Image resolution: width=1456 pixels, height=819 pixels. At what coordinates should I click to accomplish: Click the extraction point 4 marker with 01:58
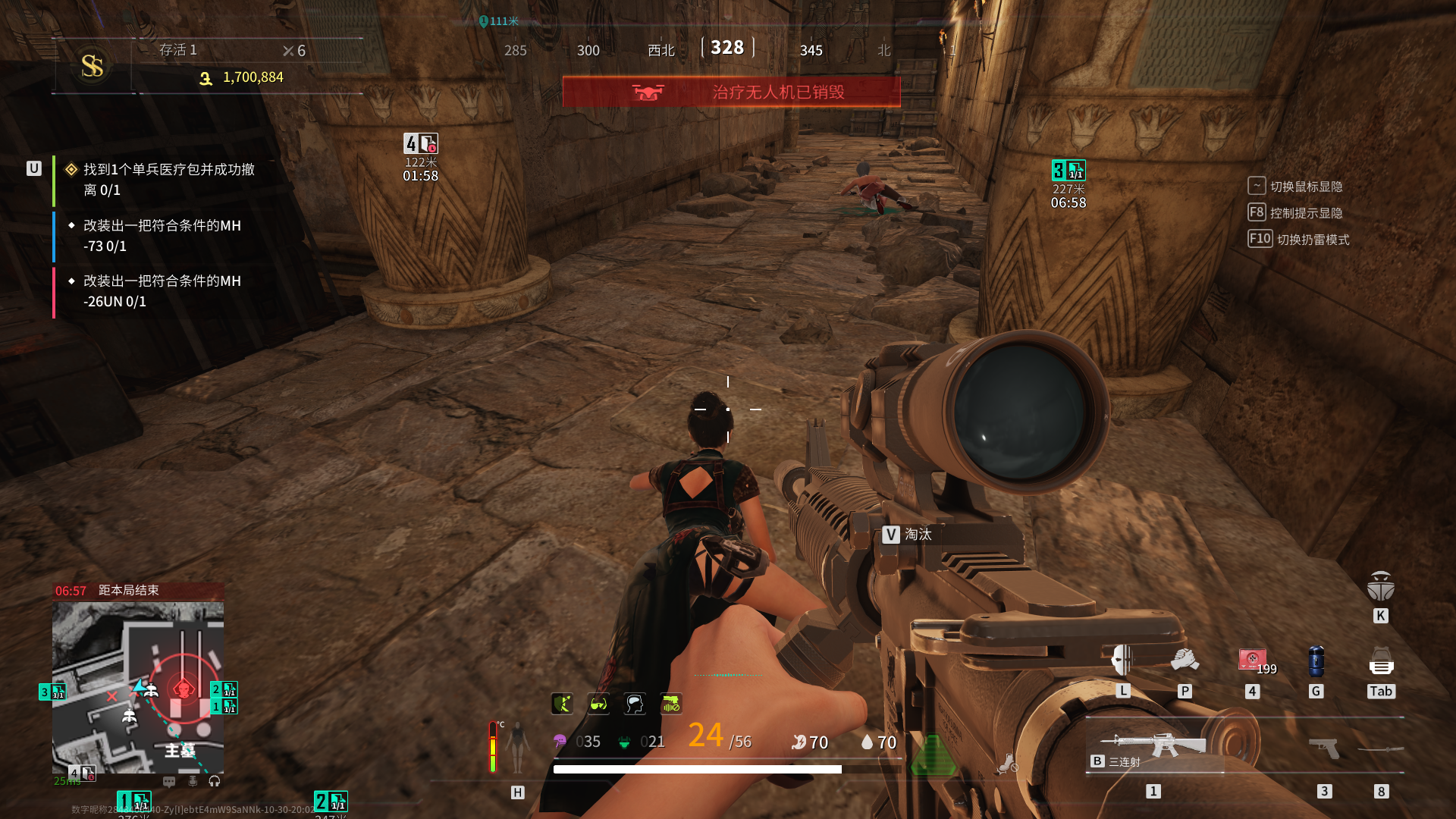(420, 143)
